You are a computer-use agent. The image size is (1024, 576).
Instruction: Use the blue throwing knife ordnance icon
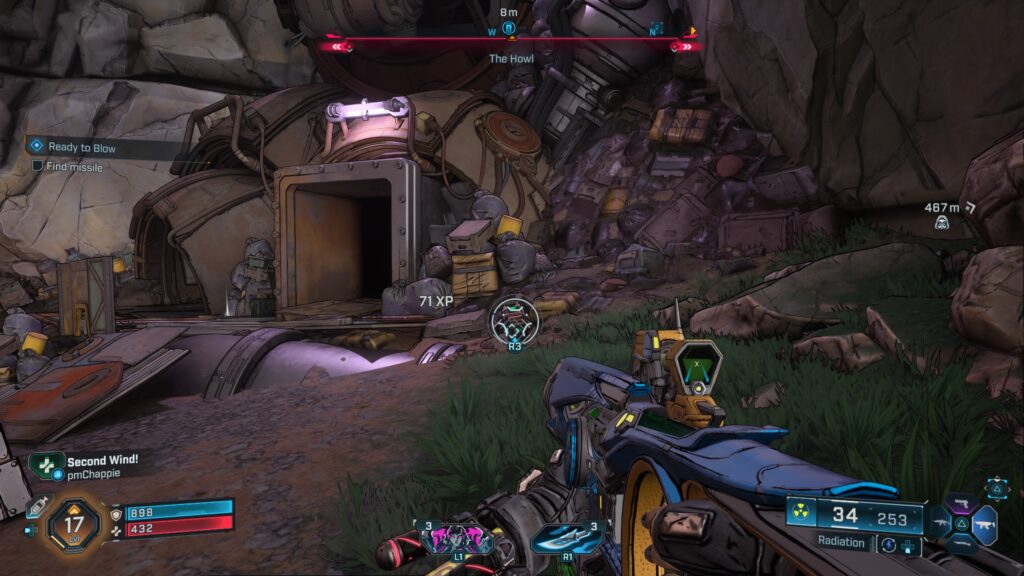pyautogui.click(x=566, y=538)
